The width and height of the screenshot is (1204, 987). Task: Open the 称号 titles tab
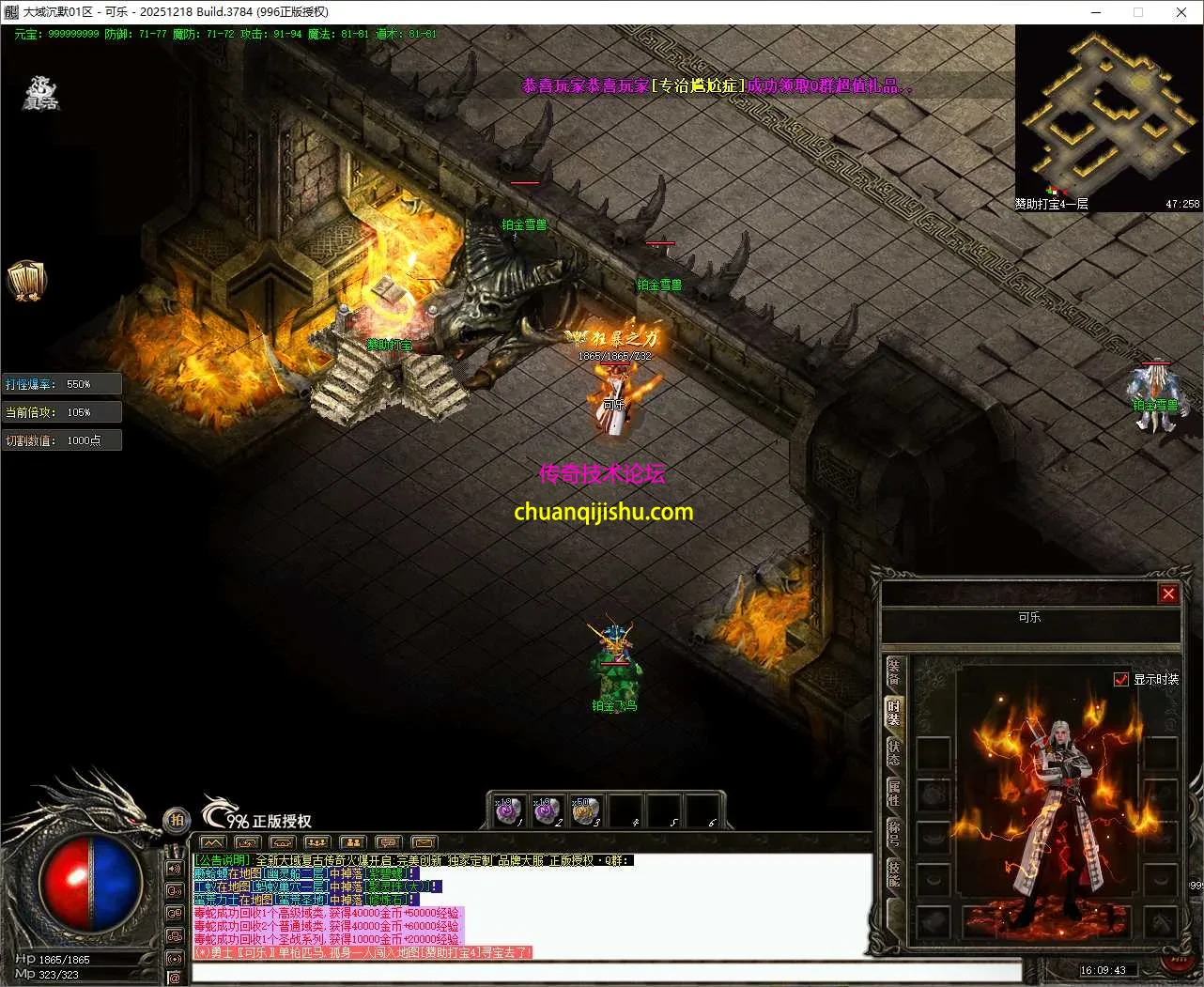pyautogui.click(x=894, y=833)
